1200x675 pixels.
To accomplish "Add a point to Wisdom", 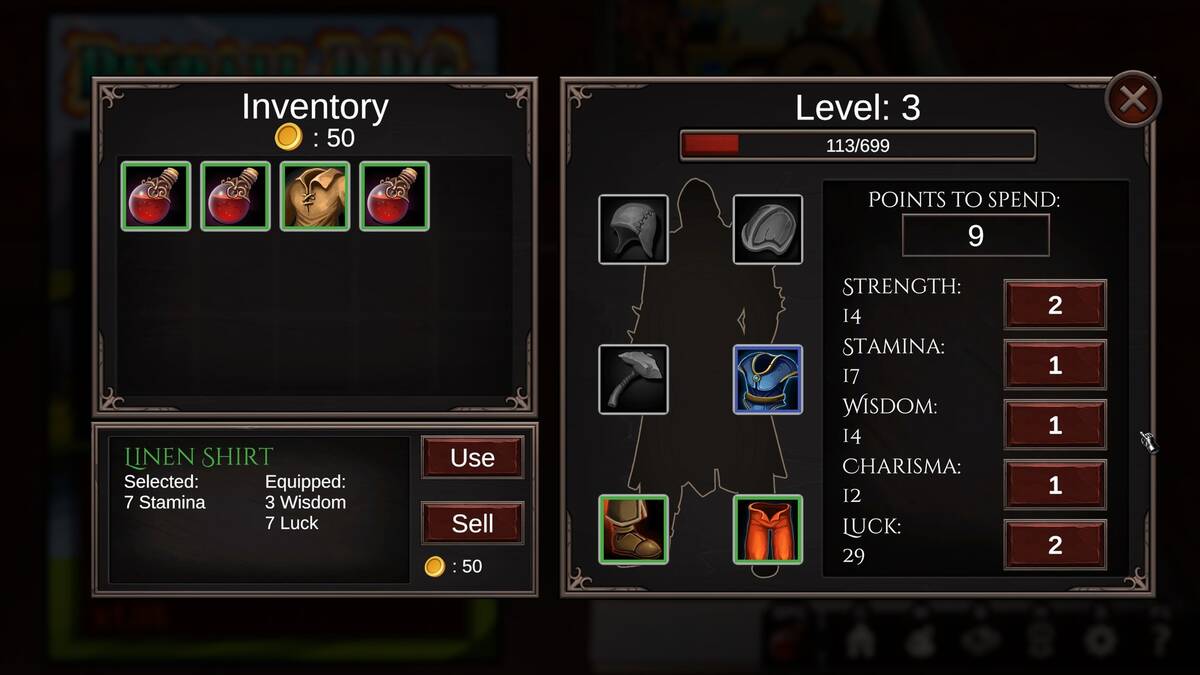I will (1055, 425).
